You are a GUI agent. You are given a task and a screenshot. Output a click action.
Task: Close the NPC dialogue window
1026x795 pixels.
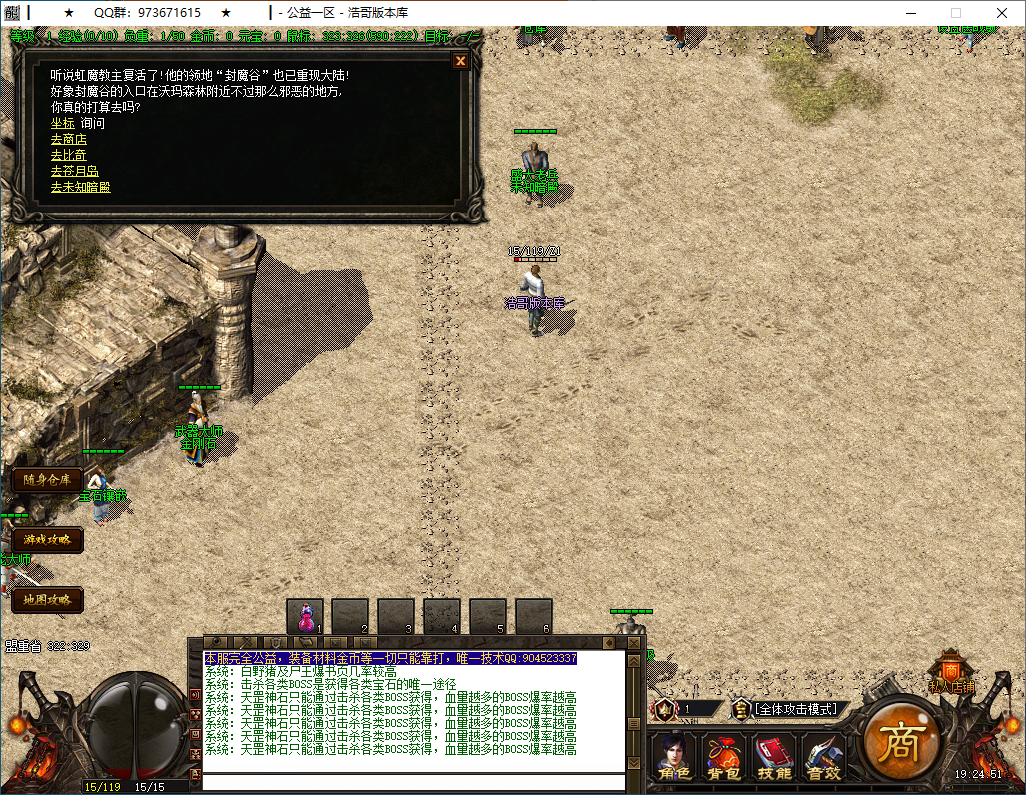[x=460, y=61]
